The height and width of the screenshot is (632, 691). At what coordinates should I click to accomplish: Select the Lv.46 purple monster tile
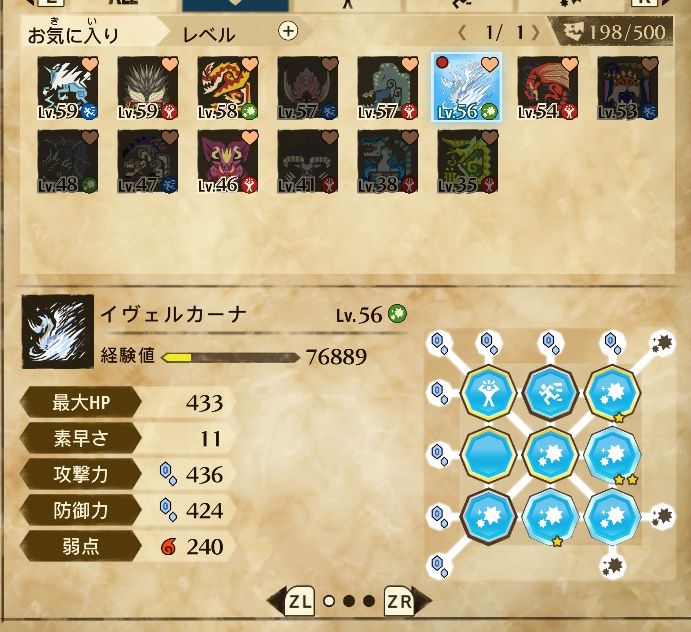point(226,160)
